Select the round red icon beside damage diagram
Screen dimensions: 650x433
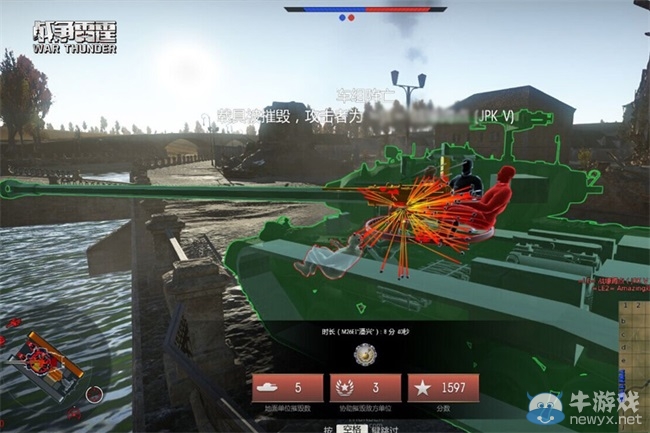tap(93, 393)
